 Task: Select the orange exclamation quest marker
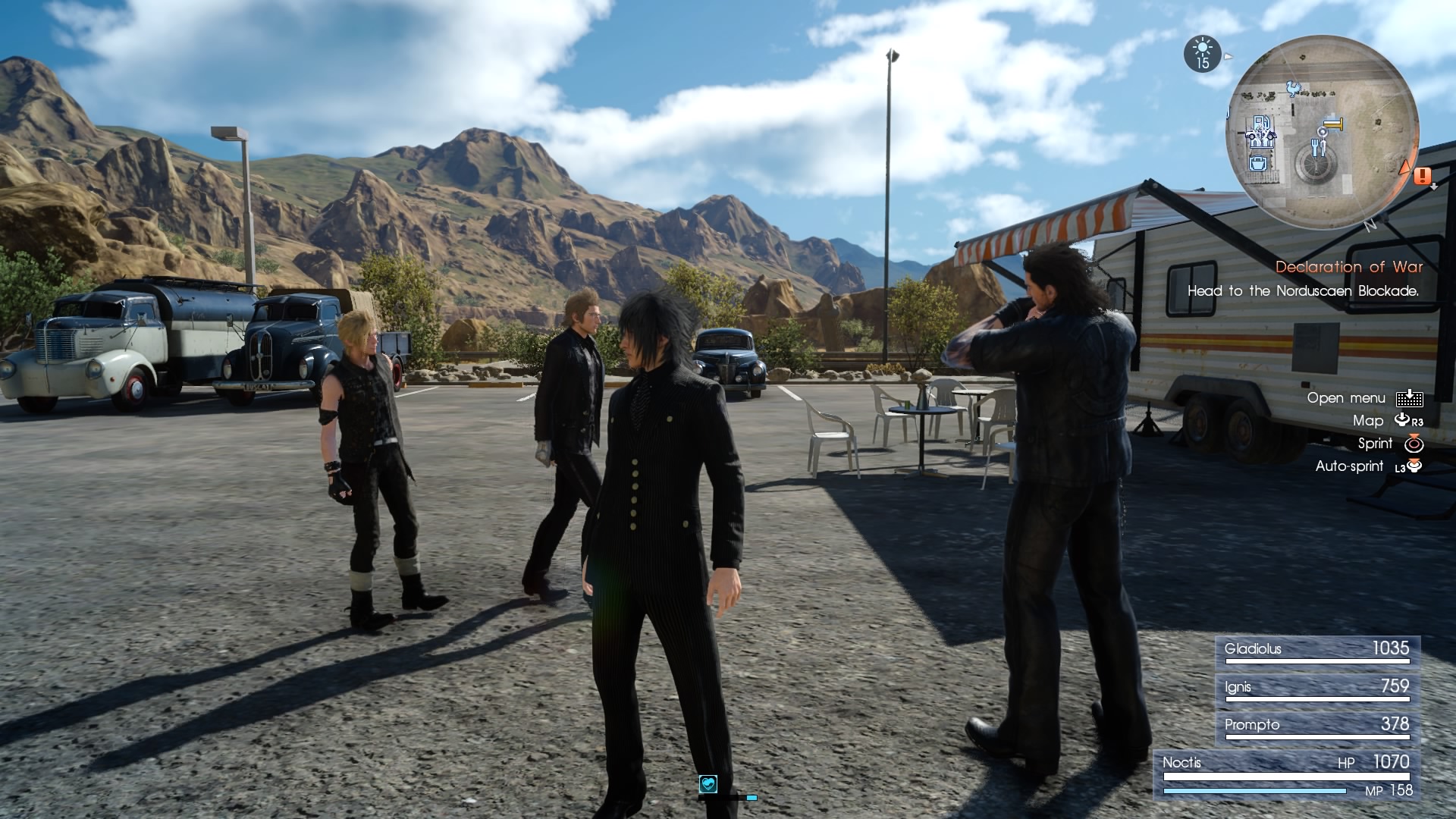tap(1422, 177)
